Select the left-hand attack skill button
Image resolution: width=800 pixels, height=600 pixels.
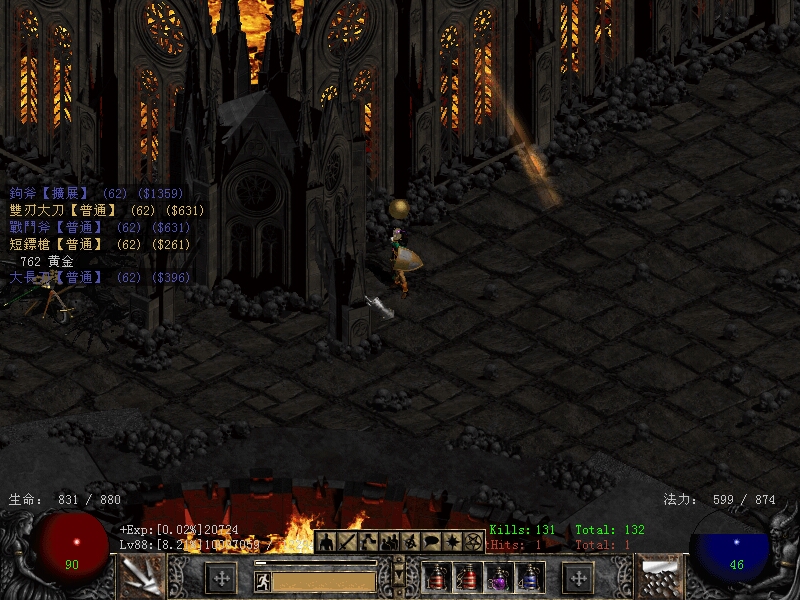tap(141, 578)
